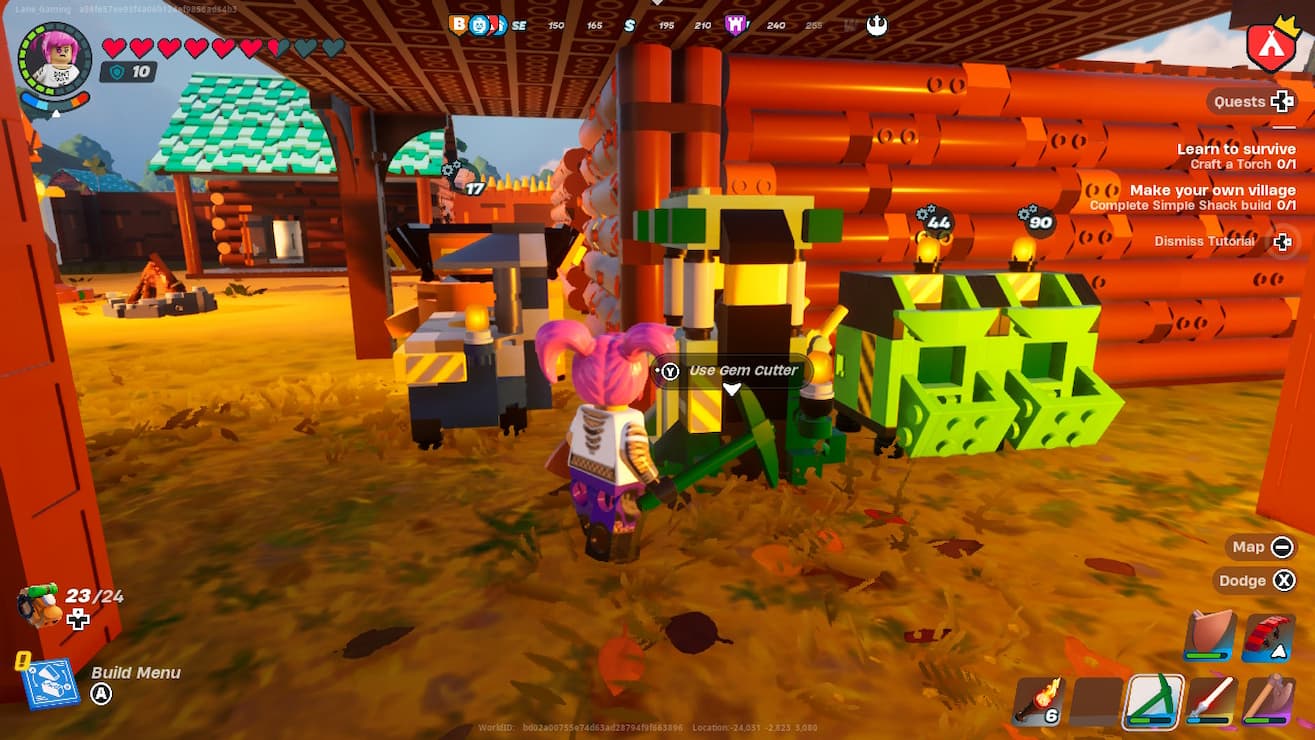Click Dismiss Tutorial
This screenshot has width=1315, height=740.
[1204, 241]
